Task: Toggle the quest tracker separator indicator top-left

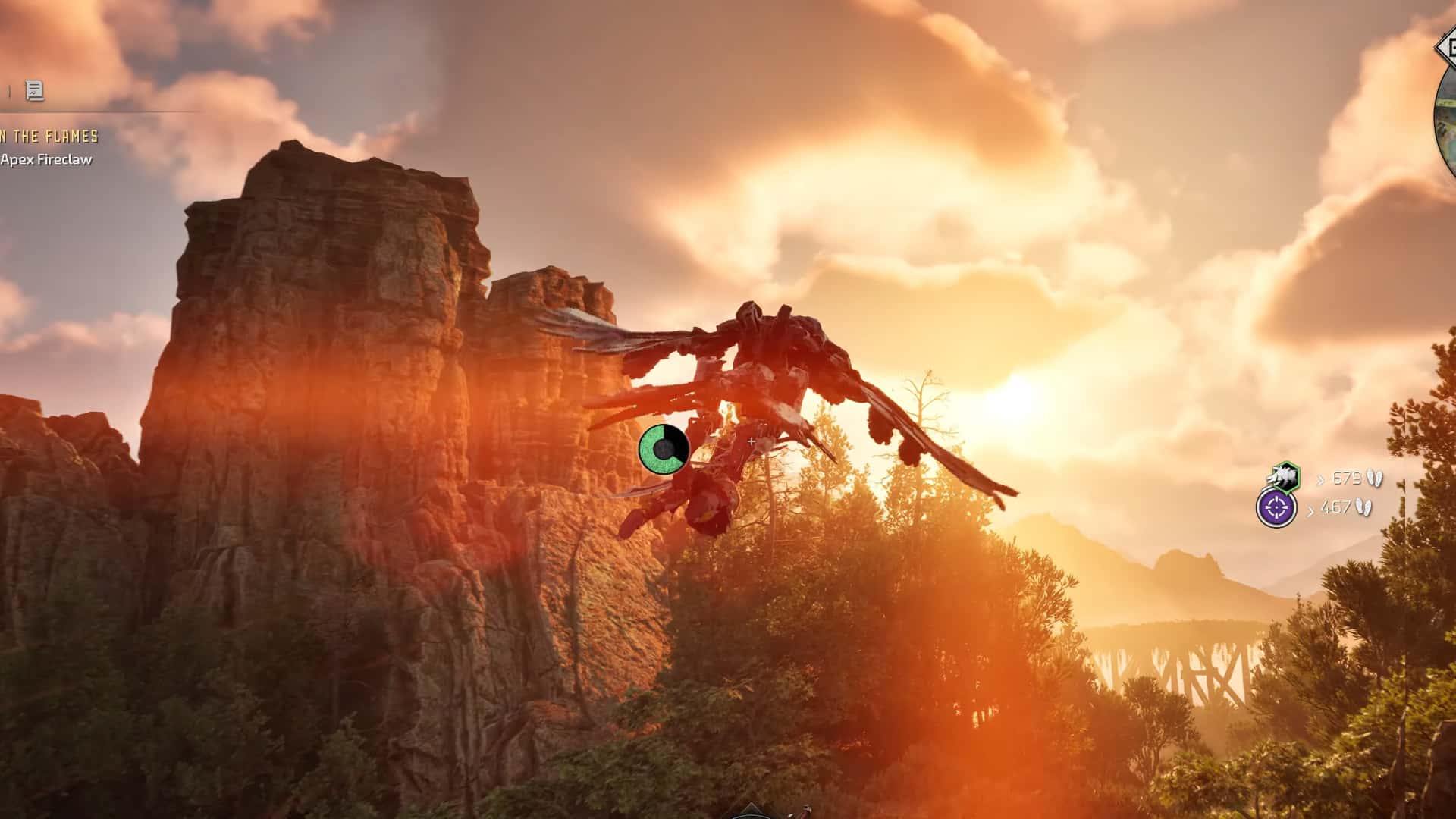Action: (x=9, y=89)
